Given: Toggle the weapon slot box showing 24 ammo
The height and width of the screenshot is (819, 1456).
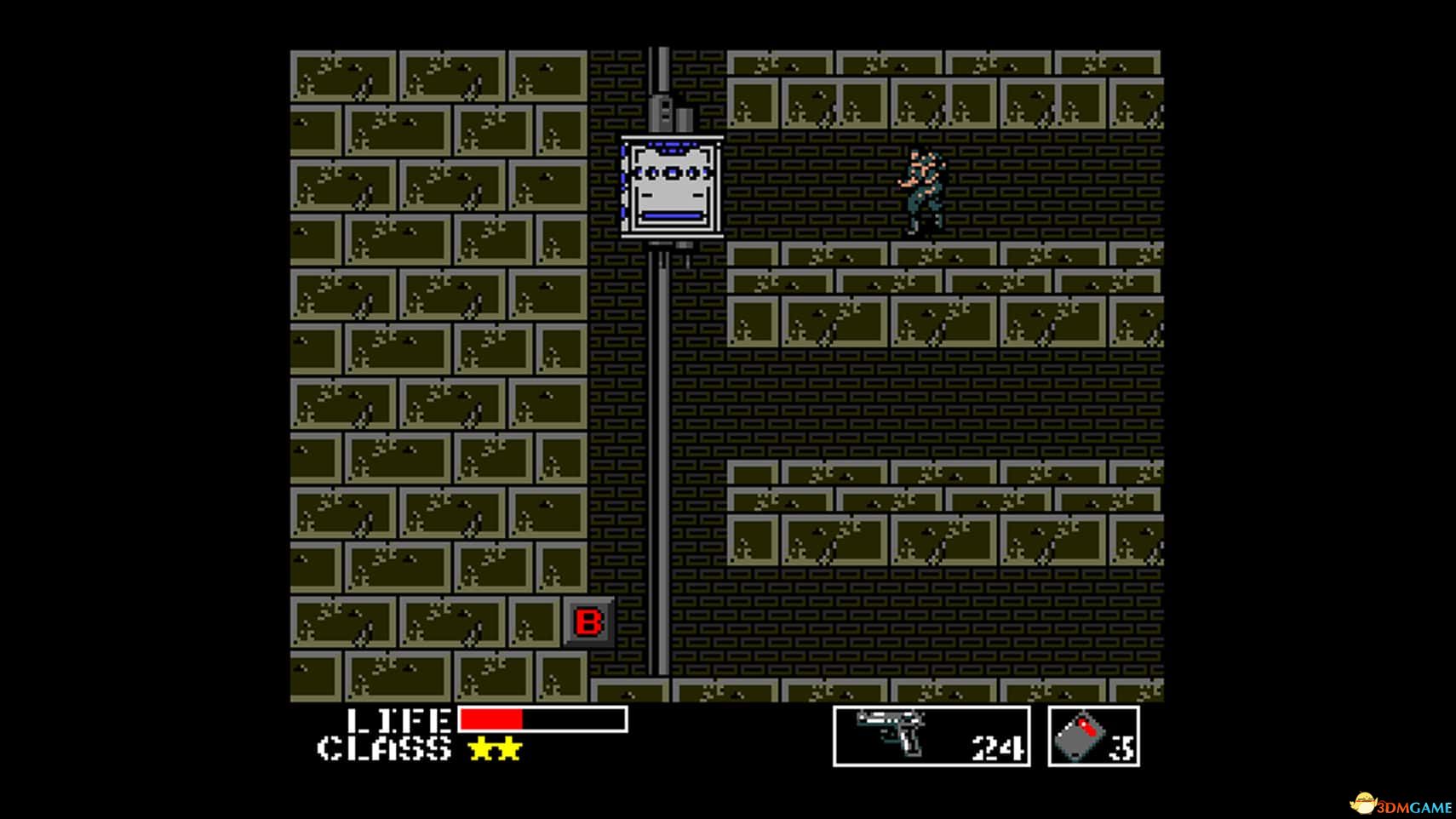Looking at the screenshot, I should 930,736.
